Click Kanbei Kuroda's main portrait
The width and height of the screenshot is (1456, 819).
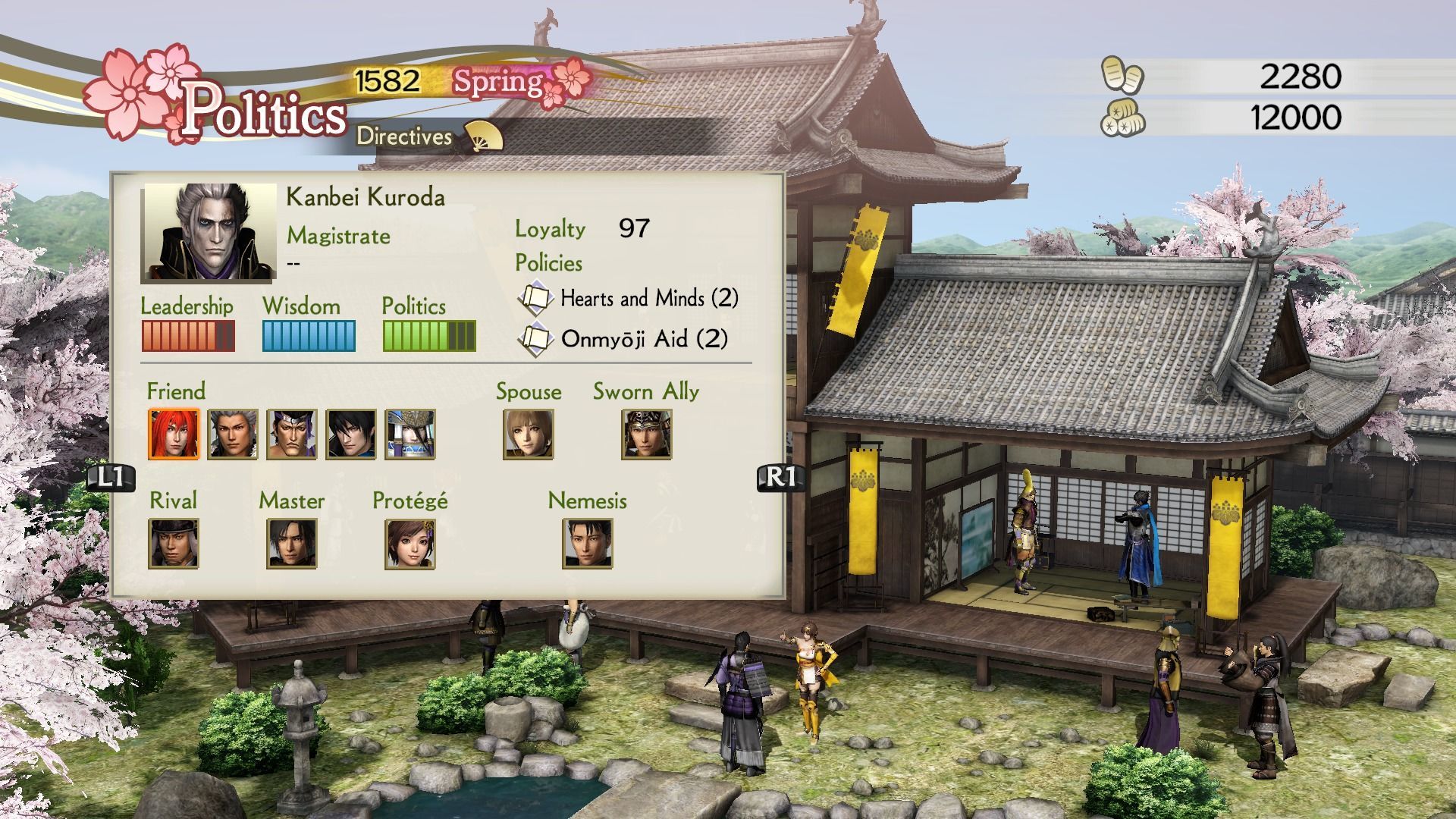[x=210, y=231]
